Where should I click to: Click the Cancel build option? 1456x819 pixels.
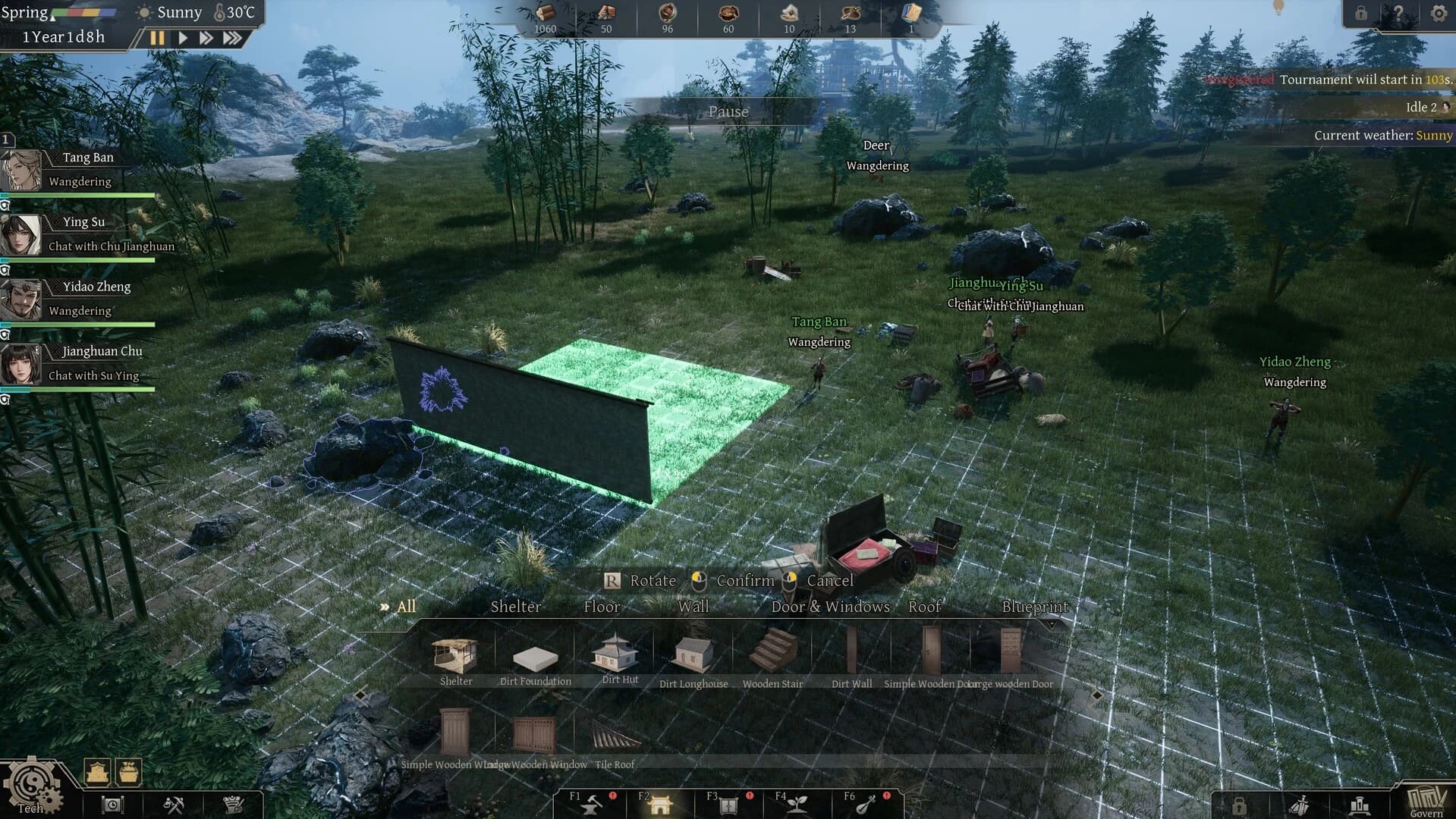(830, 580)
